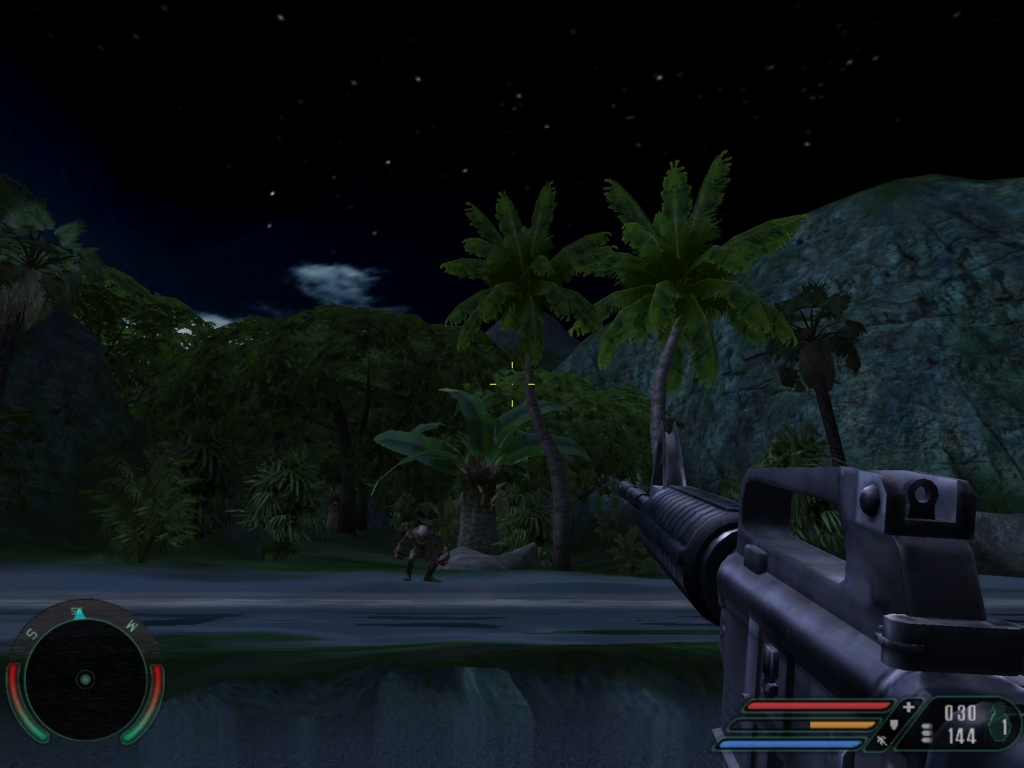Click the armor shield icon
The image size is (1024, 768).
coord(894,724)
